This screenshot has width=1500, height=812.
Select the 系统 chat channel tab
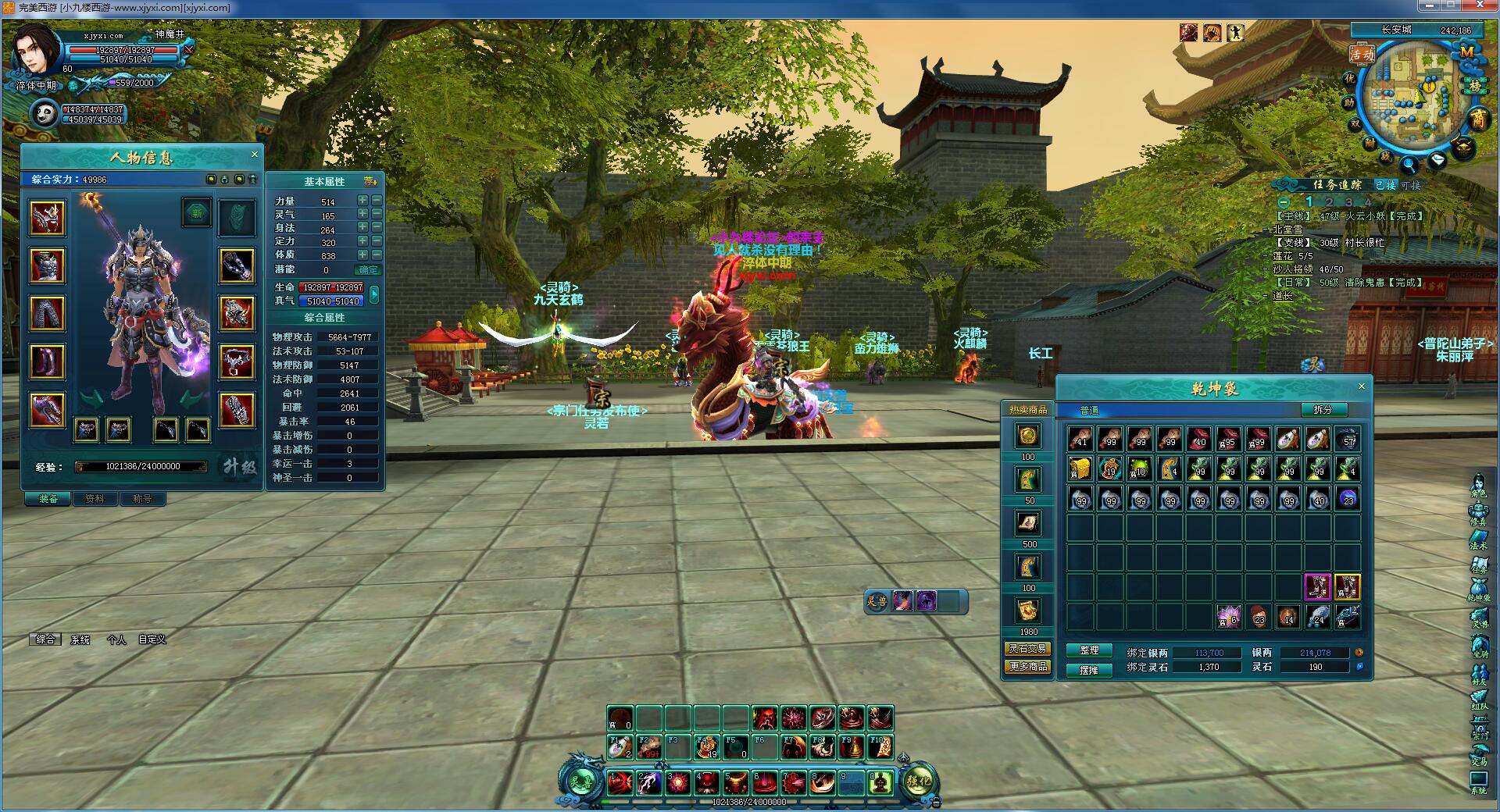80,639
